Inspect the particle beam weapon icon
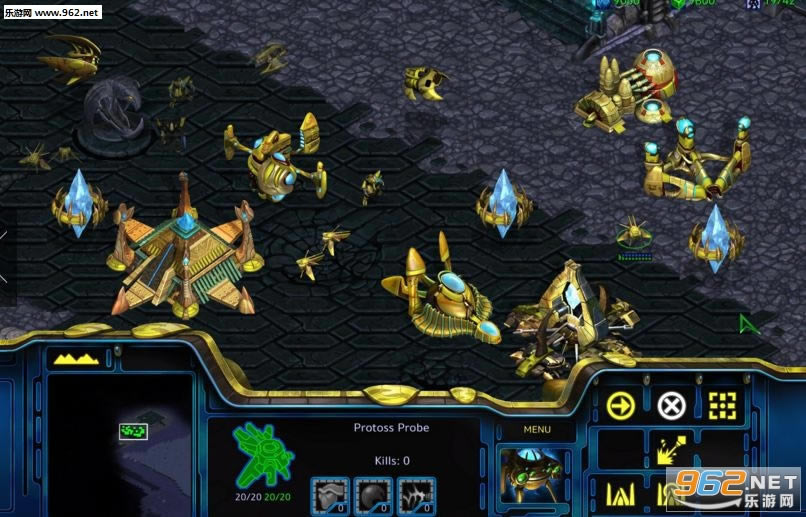Screen dimensions: 806x517 (416, 494)
